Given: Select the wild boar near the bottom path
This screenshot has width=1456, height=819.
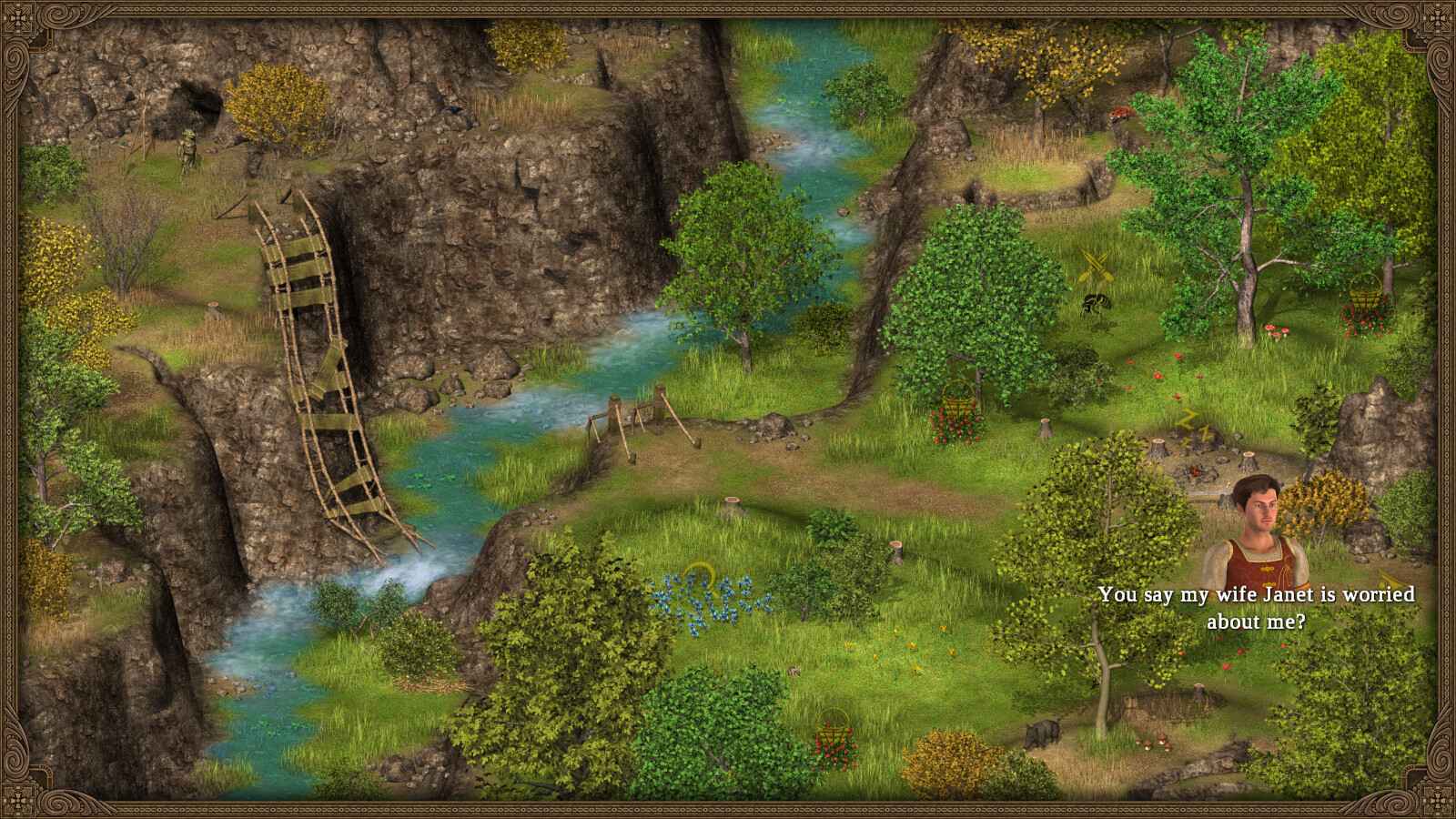Looking at the screenshot, I should (x=1043, y=733).
